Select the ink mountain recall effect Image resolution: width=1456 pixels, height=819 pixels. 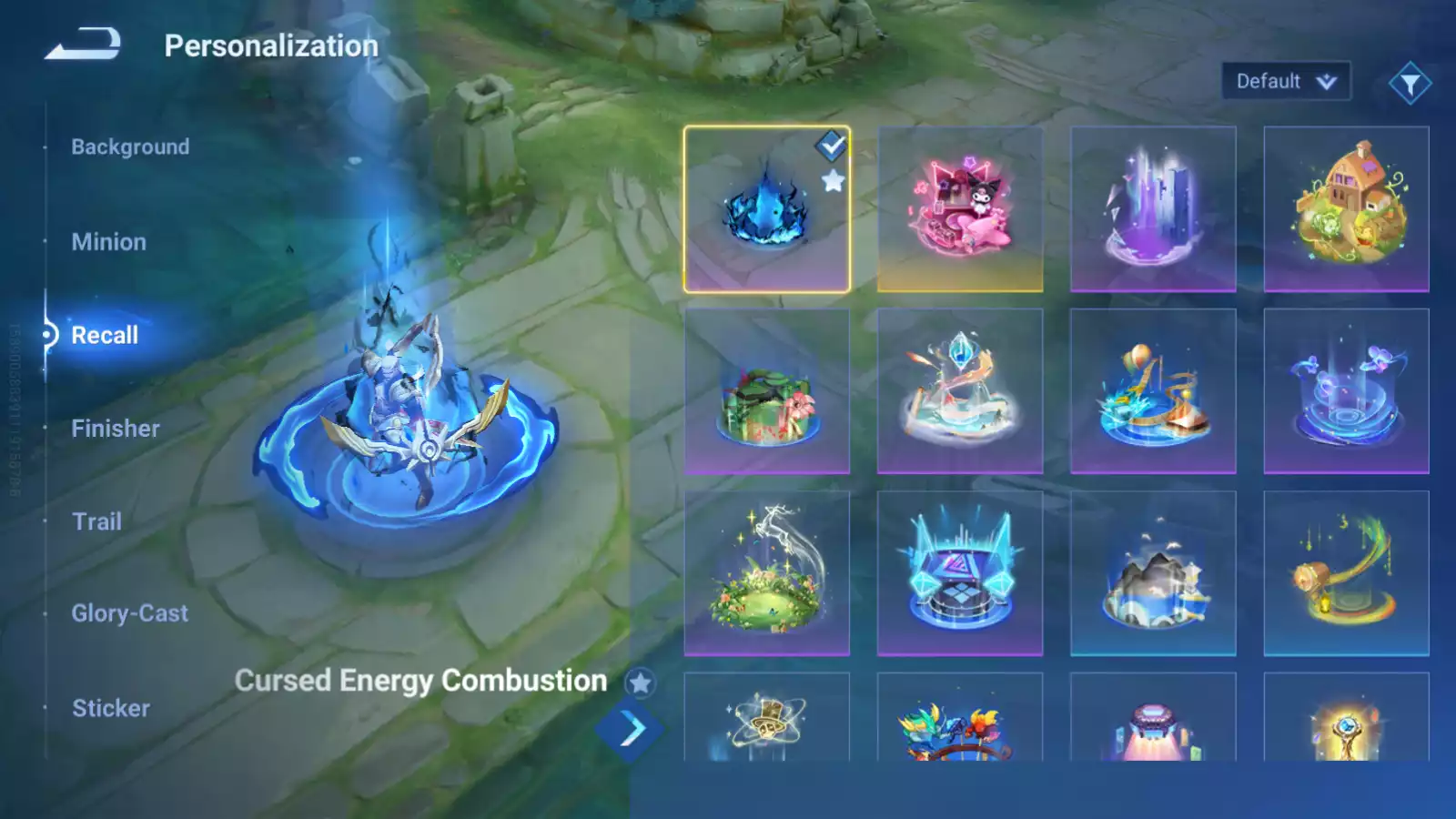click(1153, 573)
